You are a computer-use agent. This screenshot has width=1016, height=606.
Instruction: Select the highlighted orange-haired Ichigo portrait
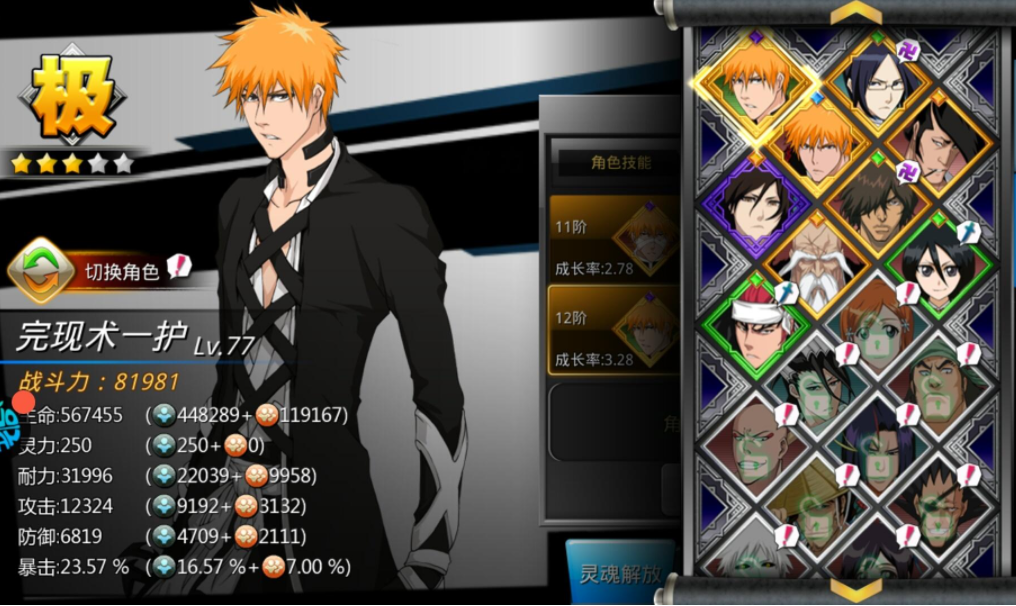coord(757,78)
